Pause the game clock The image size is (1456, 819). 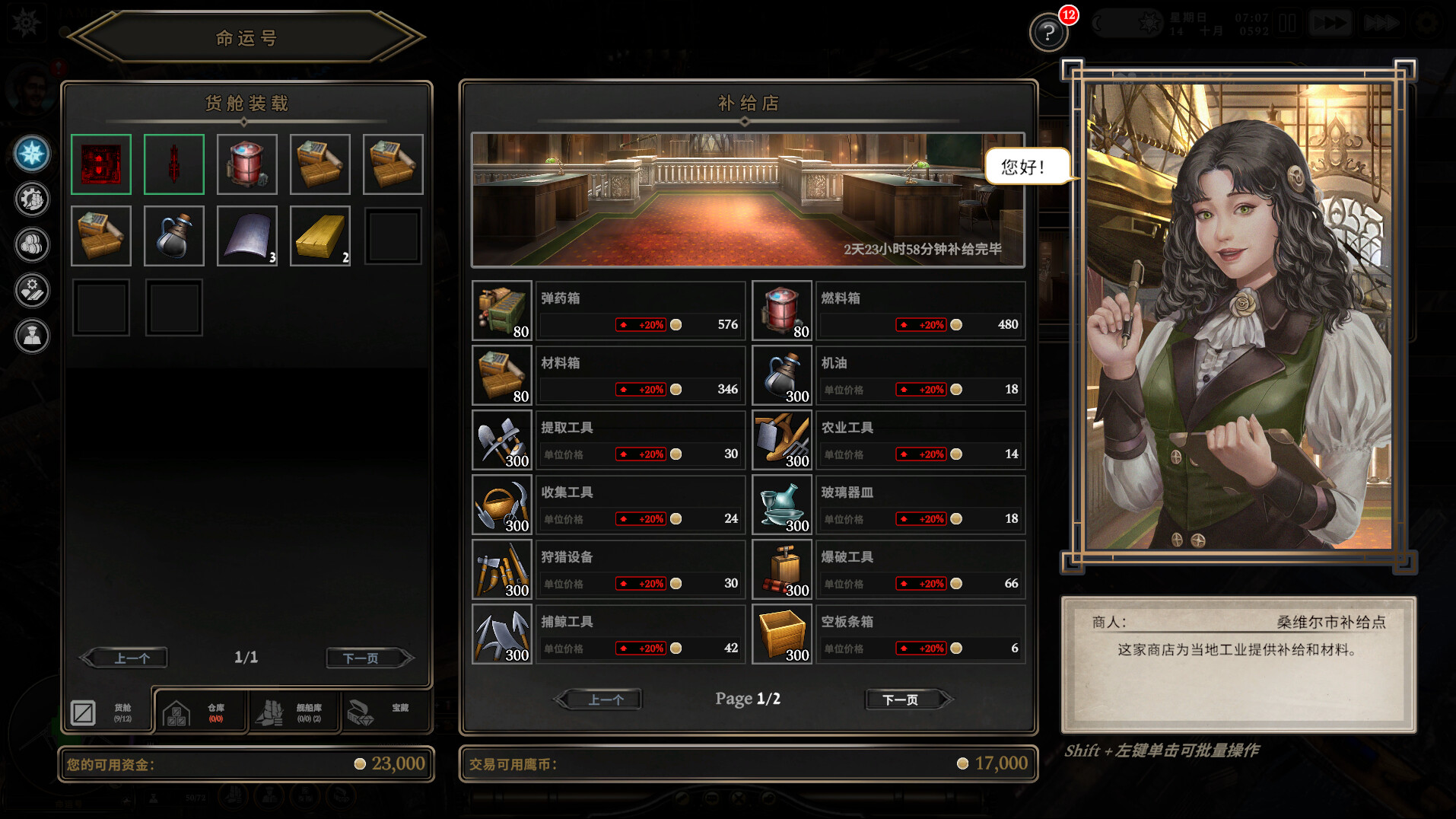[x=1287, y=23]
